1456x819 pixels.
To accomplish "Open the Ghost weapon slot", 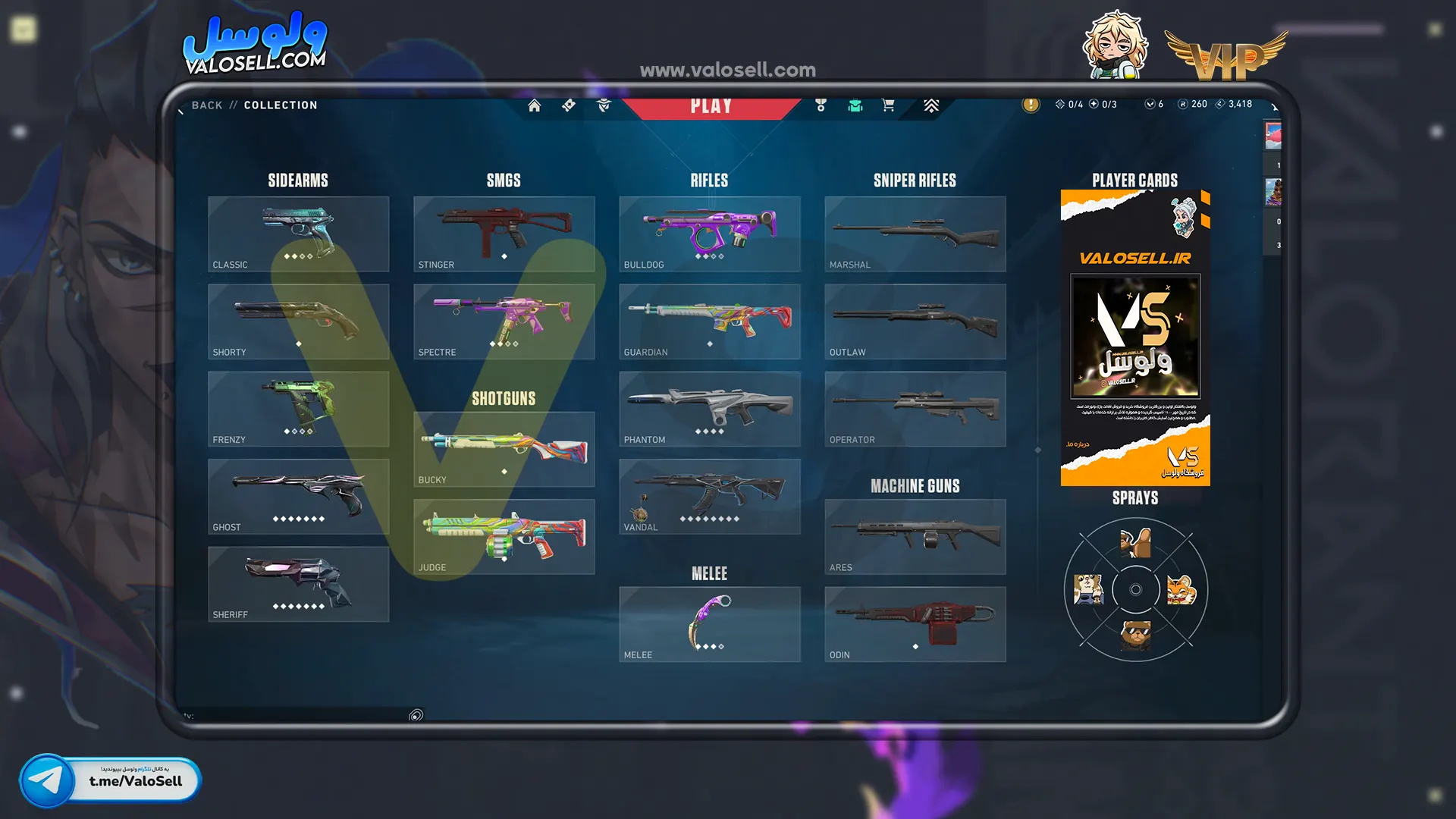I will click(x=298, y=496).
